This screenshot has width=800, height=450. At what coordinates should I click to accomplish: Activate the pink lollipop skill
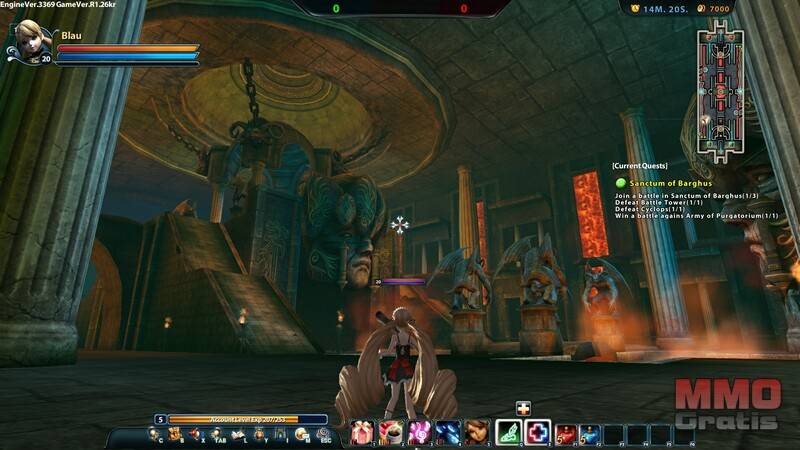pos(419,432)
